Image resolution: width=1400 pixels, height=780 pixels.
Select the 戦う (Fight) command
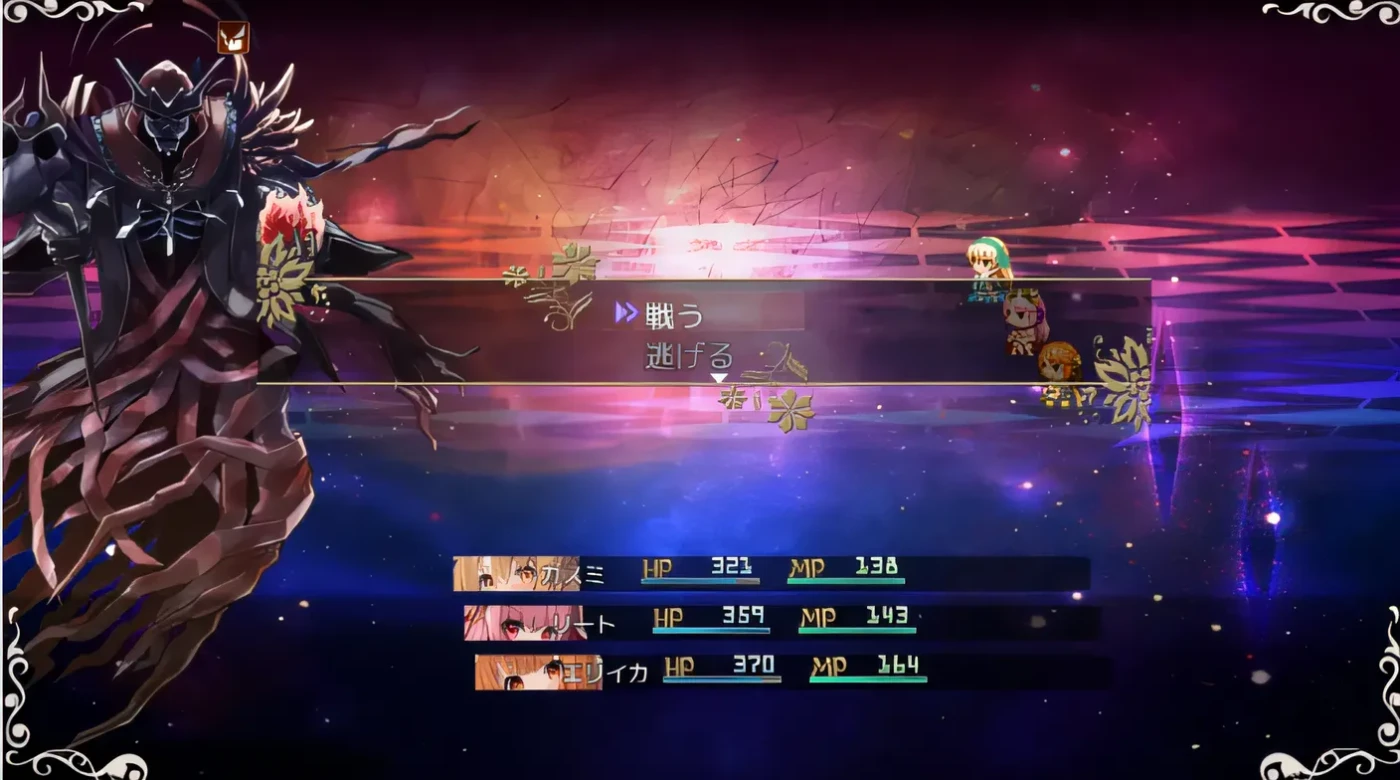click(x=673, y=313)
